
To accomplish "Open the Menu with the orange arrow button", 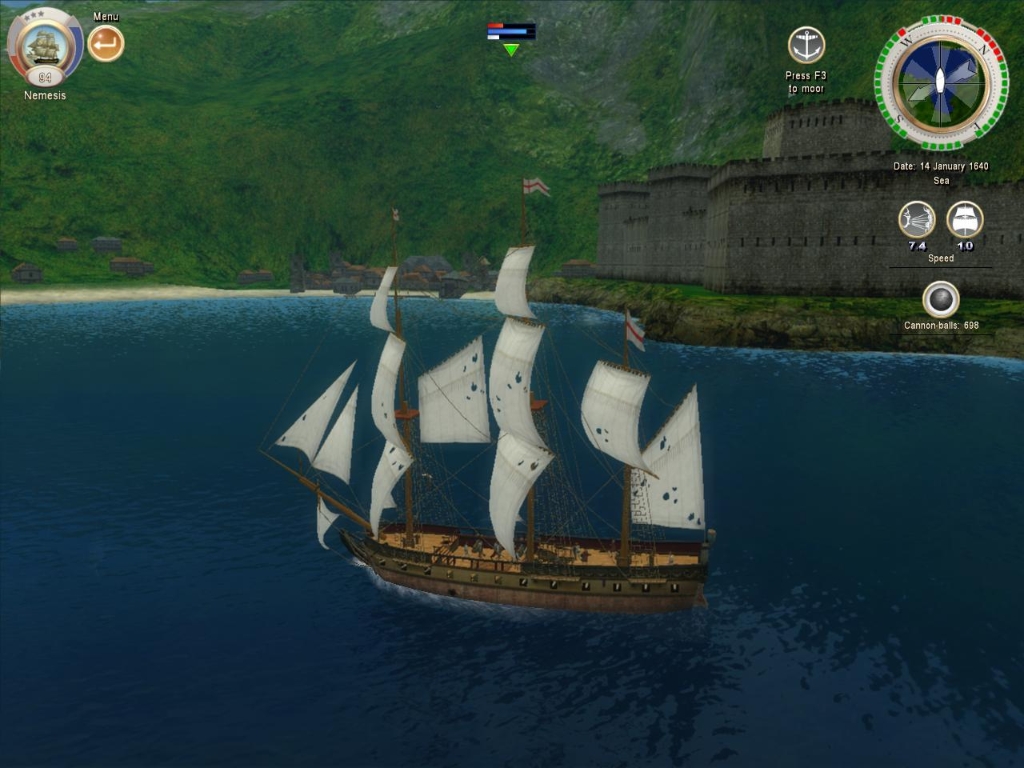I will [x=106, y=43].
